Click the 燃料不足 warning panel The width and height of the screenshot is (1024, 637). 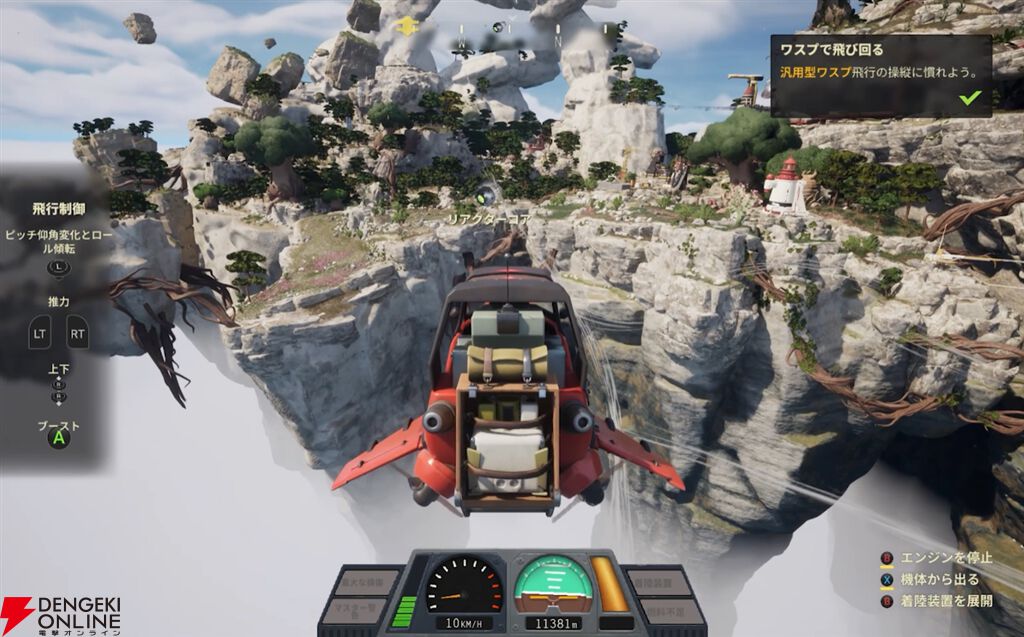[663, 609]
